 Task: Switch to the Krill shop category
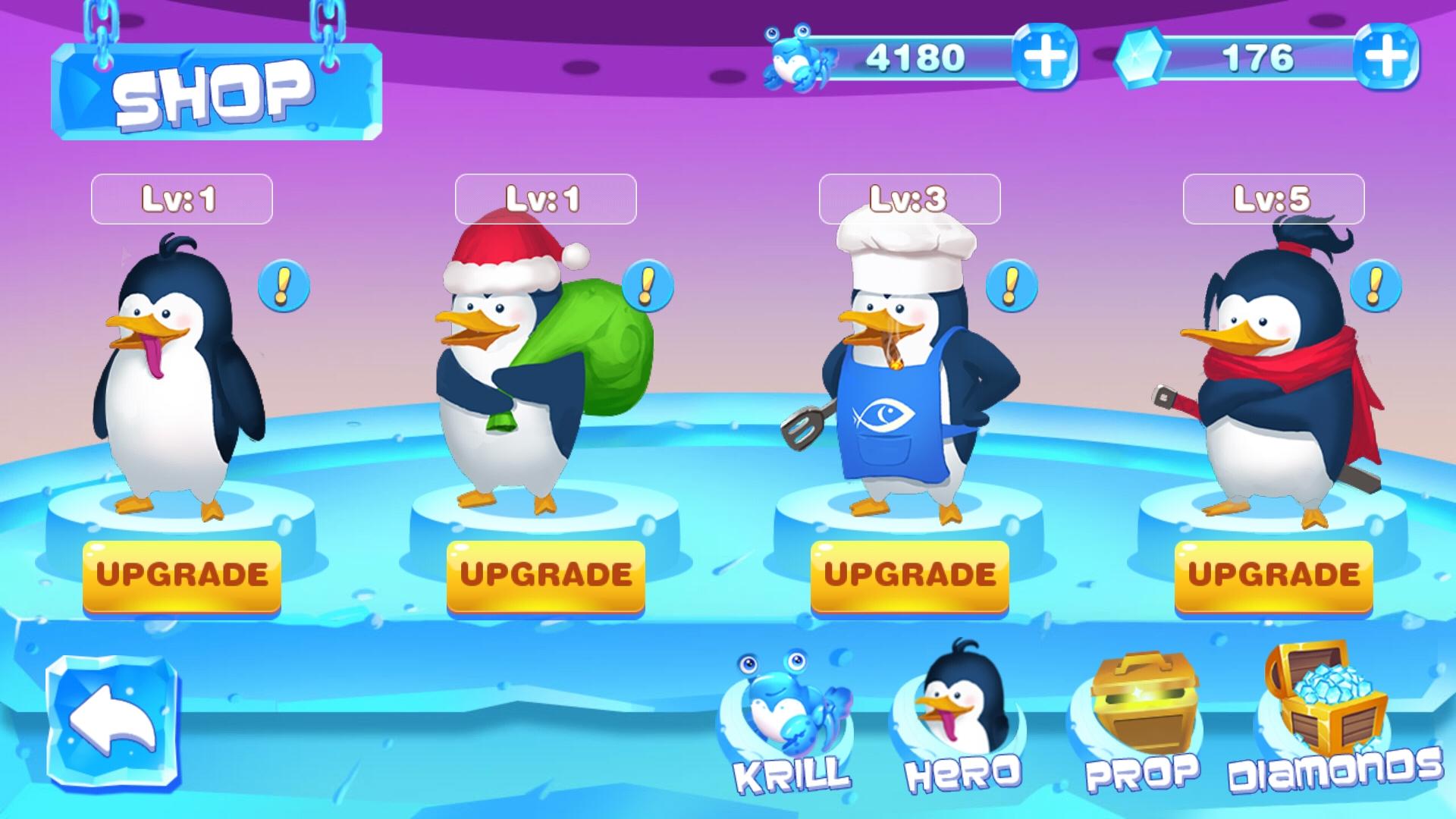(x=792, y=724)
